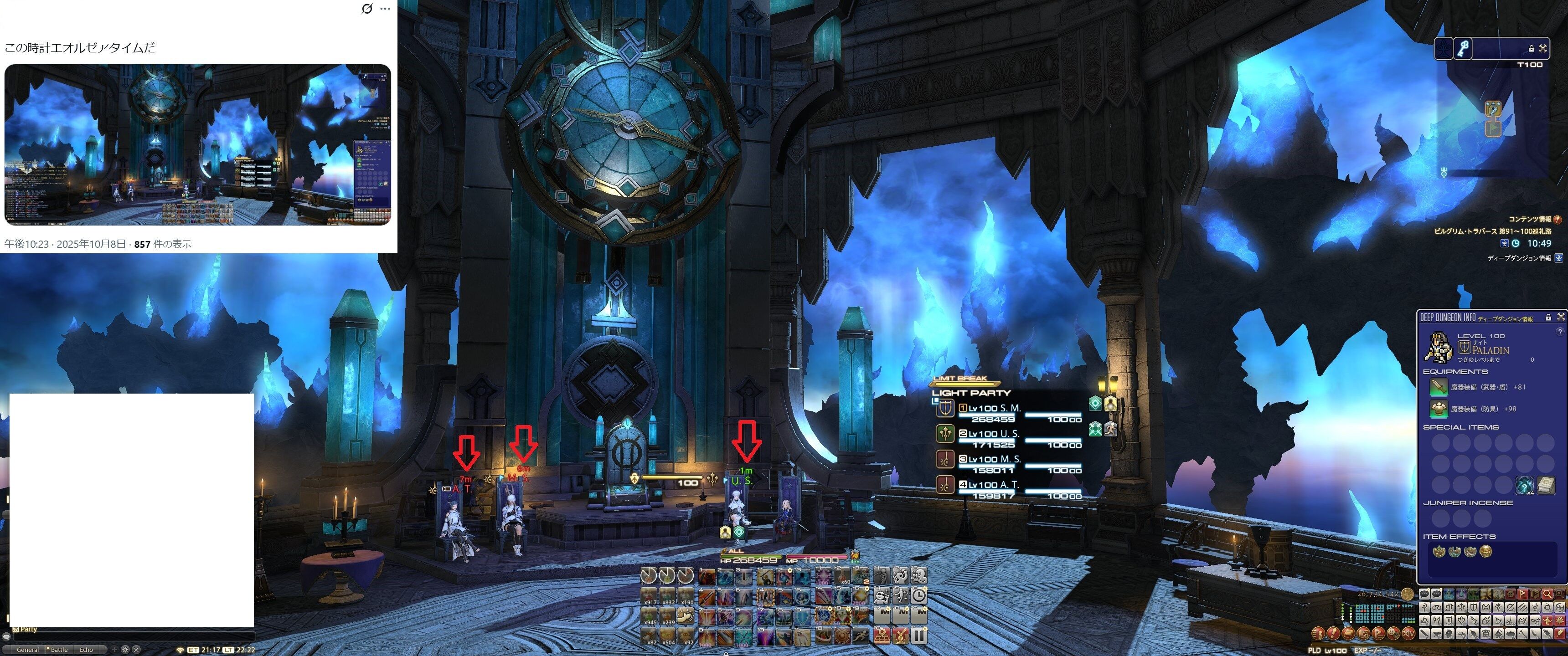The height and width of the screenshot is (656, 1568).
Task: Use the question-mark orb special item
Action: click(x=1524, y=485)
